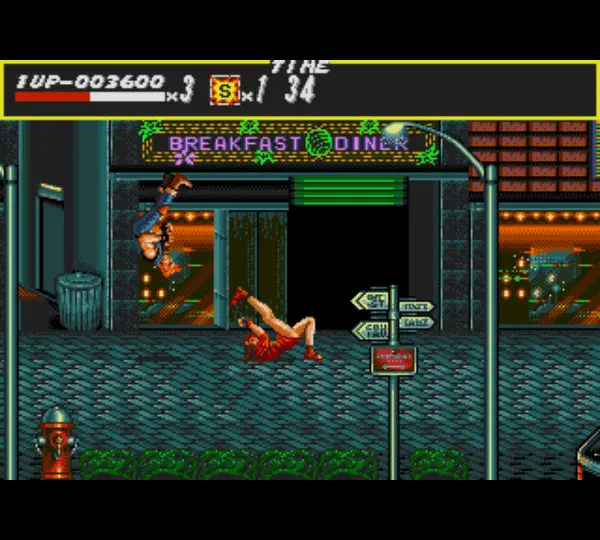Activate the special attack S icon

point(225,91)
